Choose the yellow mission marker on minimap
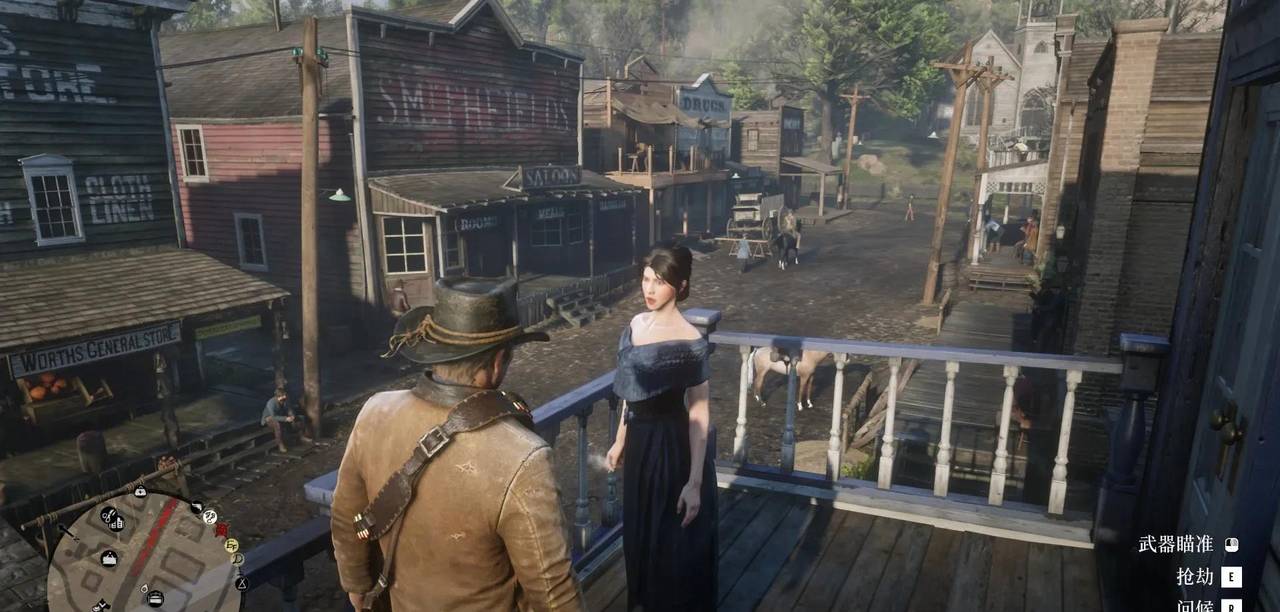Image resolution: width=1280 pixels, height=612 pixels. click(230, 546)
